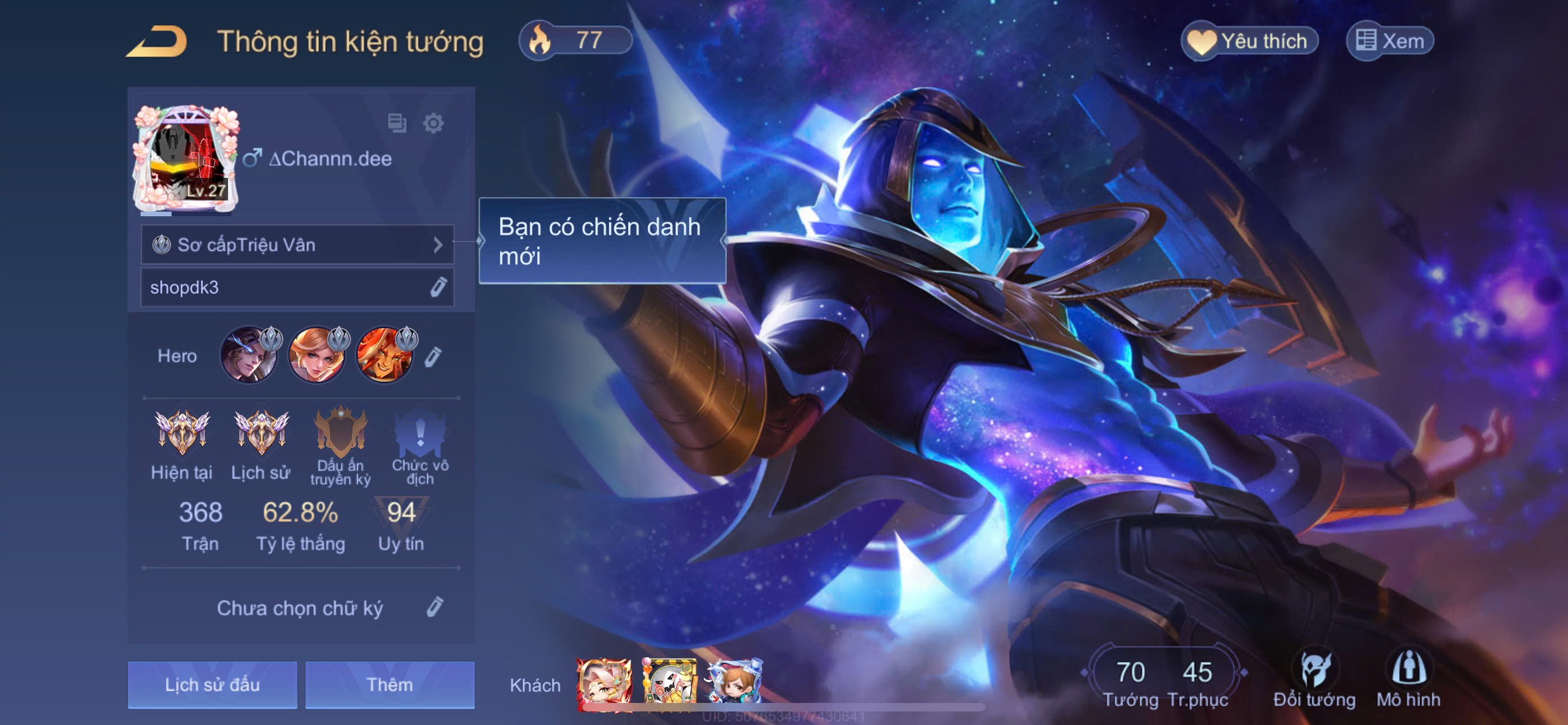Open the Mô hình model view
The width and height of the screenshot is (1568, 725).
[x=1408, y=680]
